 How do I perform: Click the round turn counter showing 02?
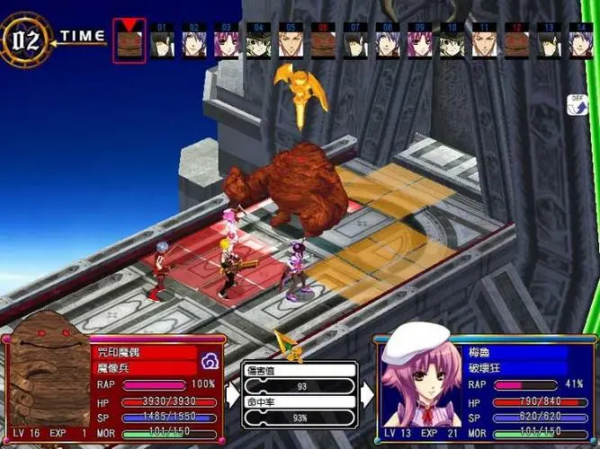point(26,38)
